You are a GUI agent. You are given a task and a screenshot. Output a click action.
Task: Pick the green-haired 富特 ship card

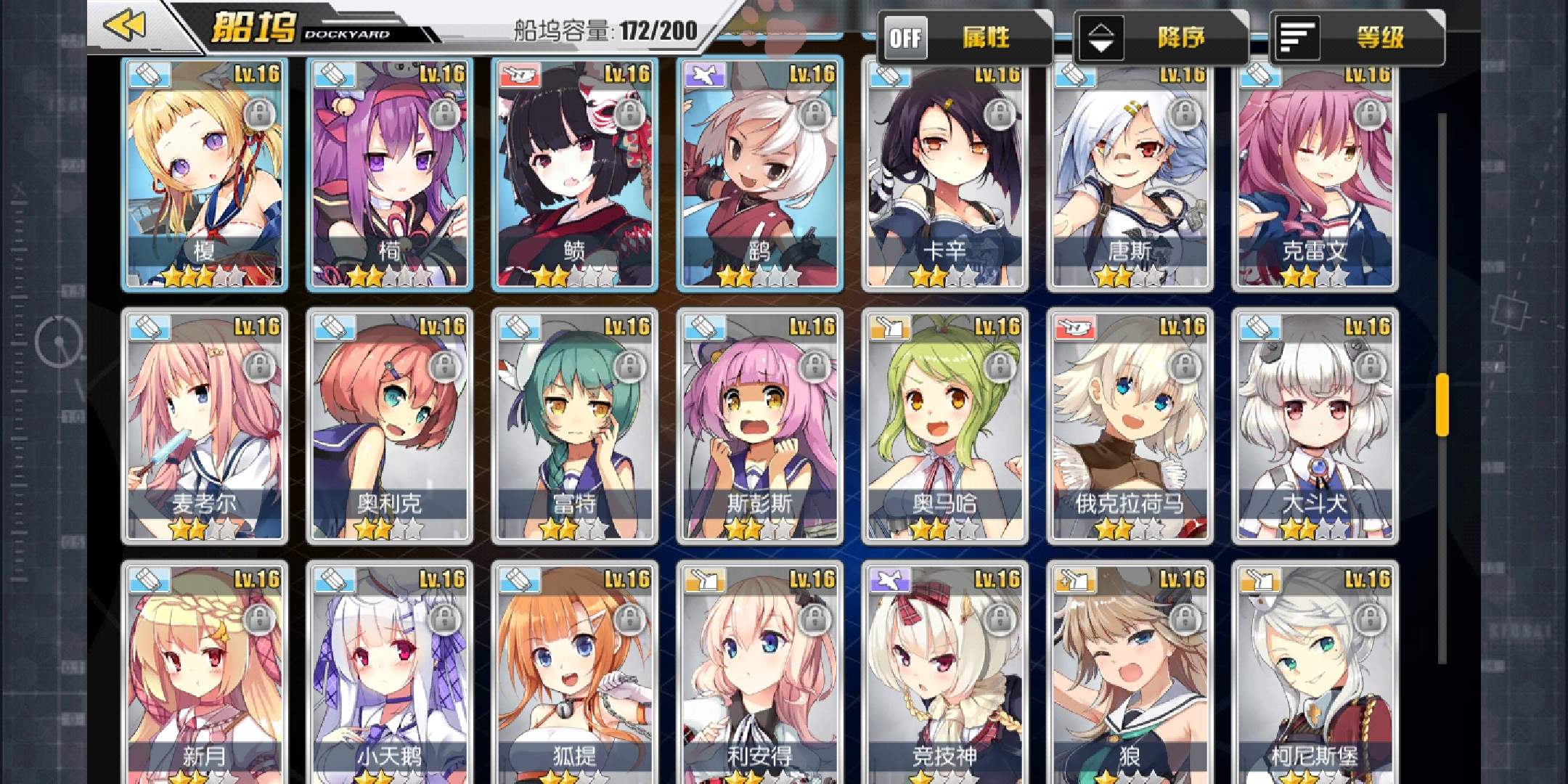[574, 427]
